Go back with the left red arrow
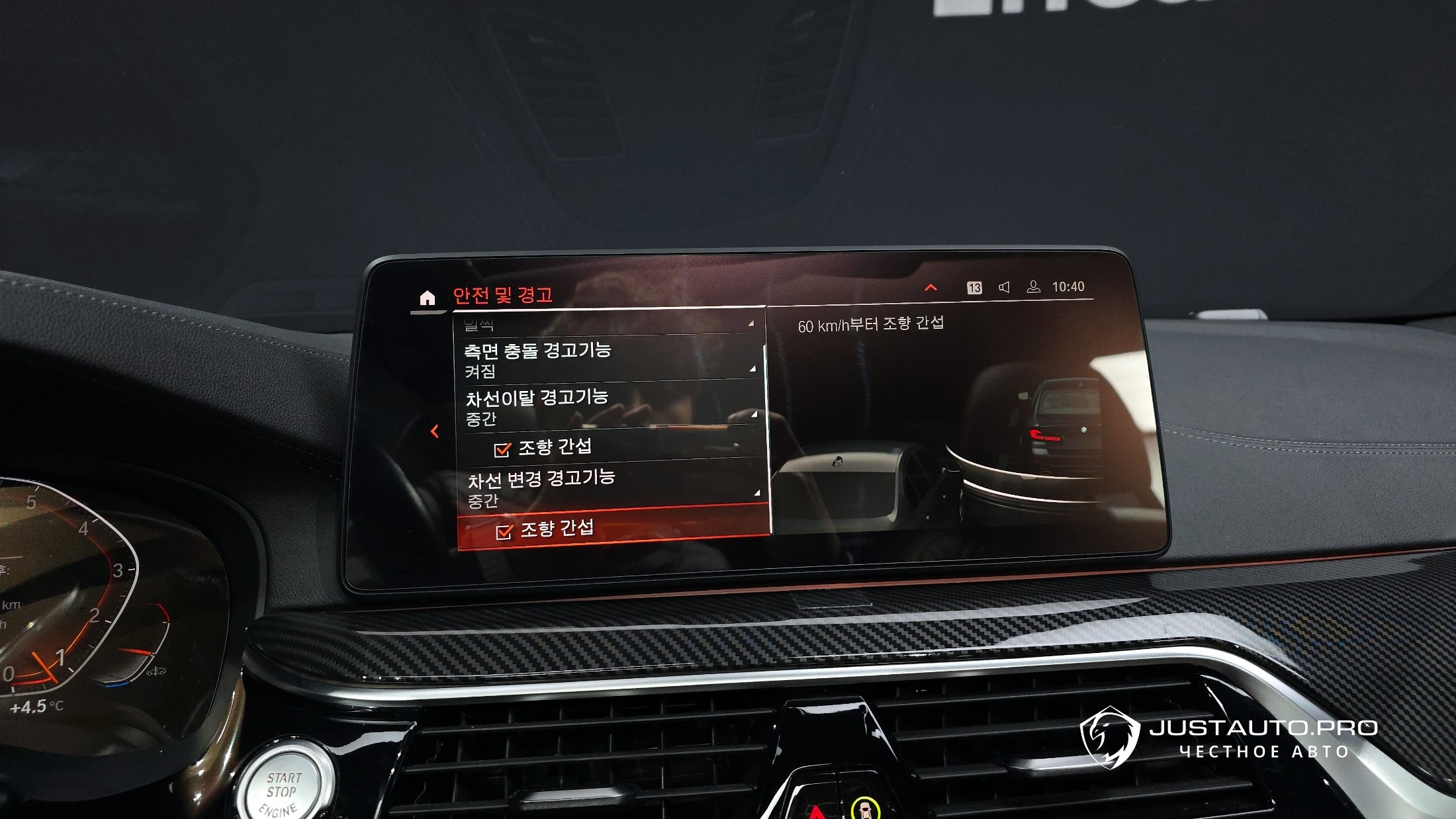Image resolution: width=1456 pixels, height=819 pixels. pos(435,431)
